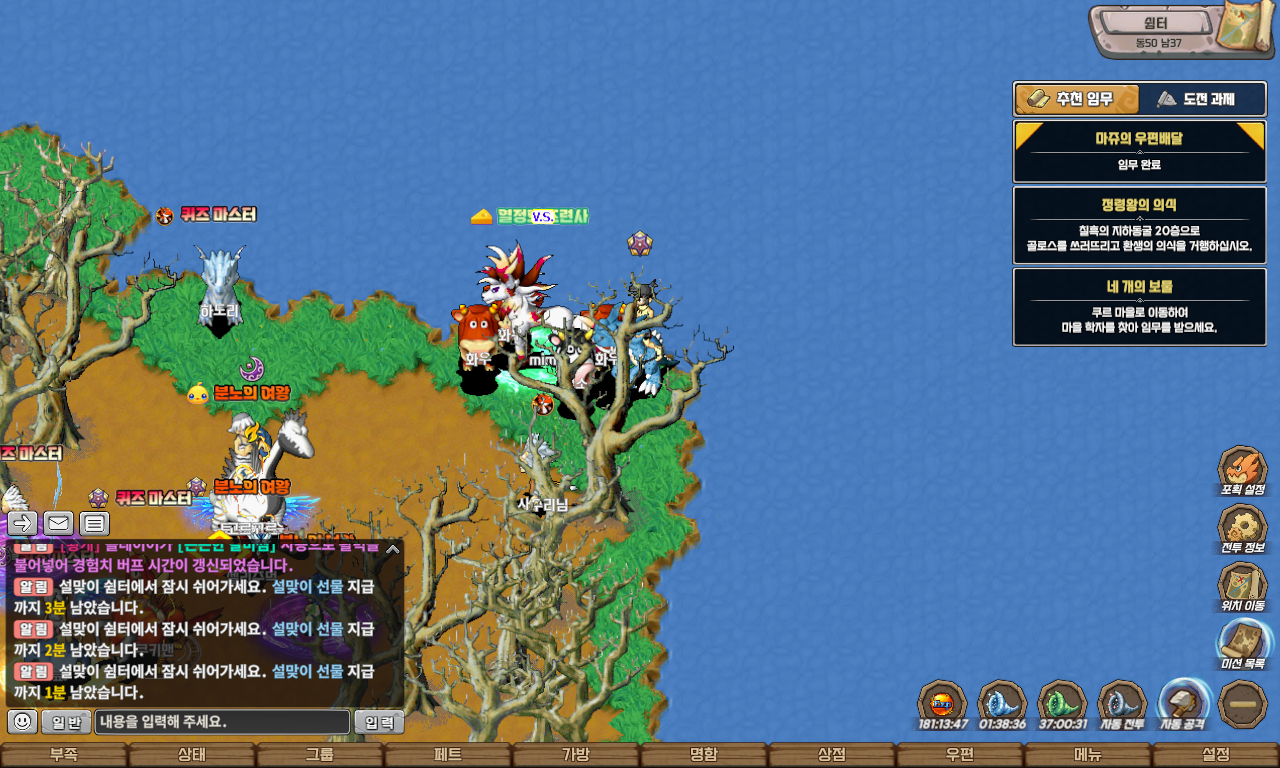1280x768 pixels.
Task: Select the 추천 임무 tab
Action: (1077, 99)
